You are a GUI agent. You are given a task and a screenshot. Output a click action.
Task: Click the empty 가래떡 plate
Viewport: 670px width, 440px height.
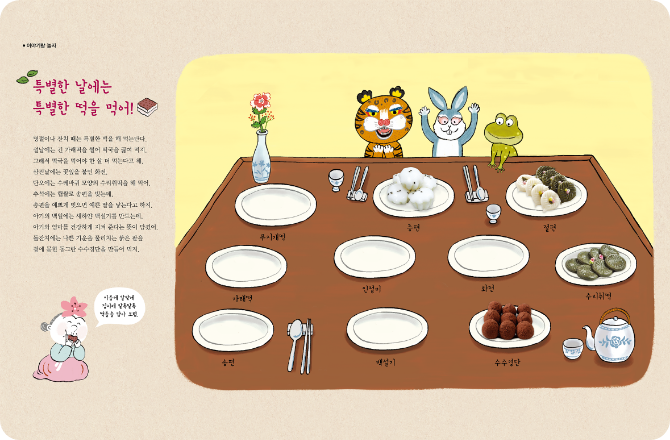[245, 264]
